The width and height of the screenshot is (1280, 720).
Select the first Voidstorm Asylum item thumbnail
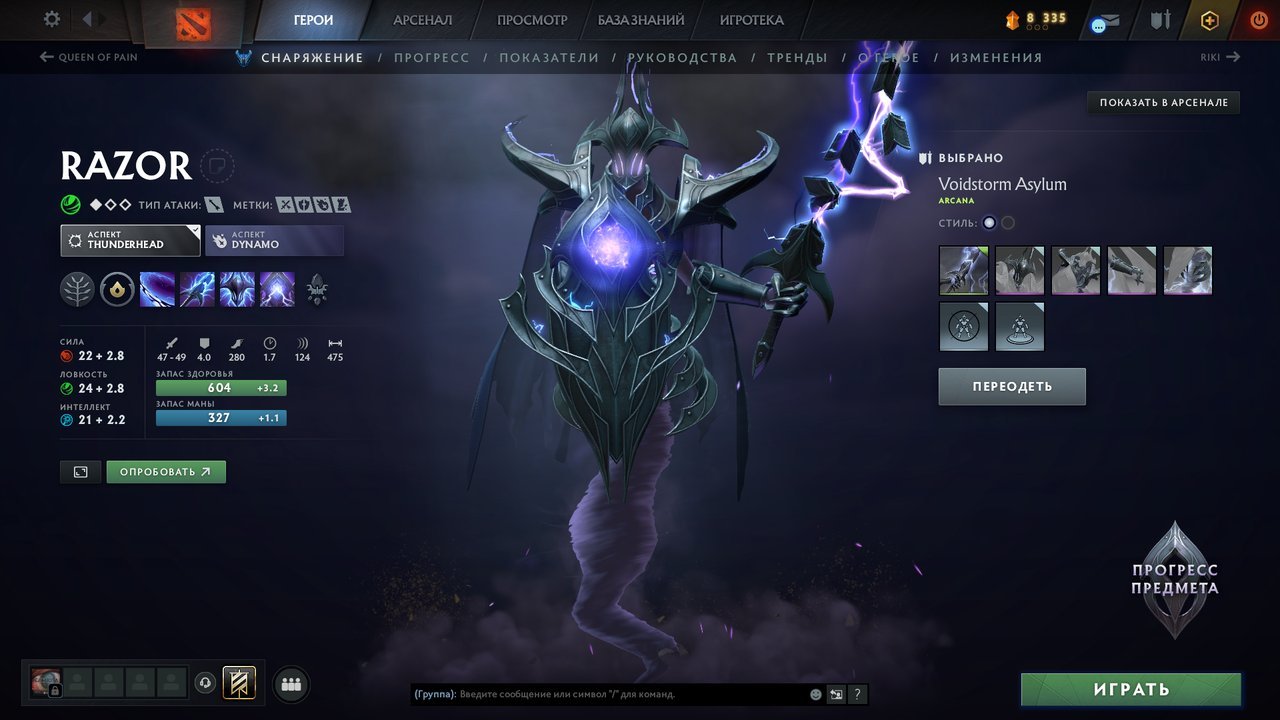(963, 270)
